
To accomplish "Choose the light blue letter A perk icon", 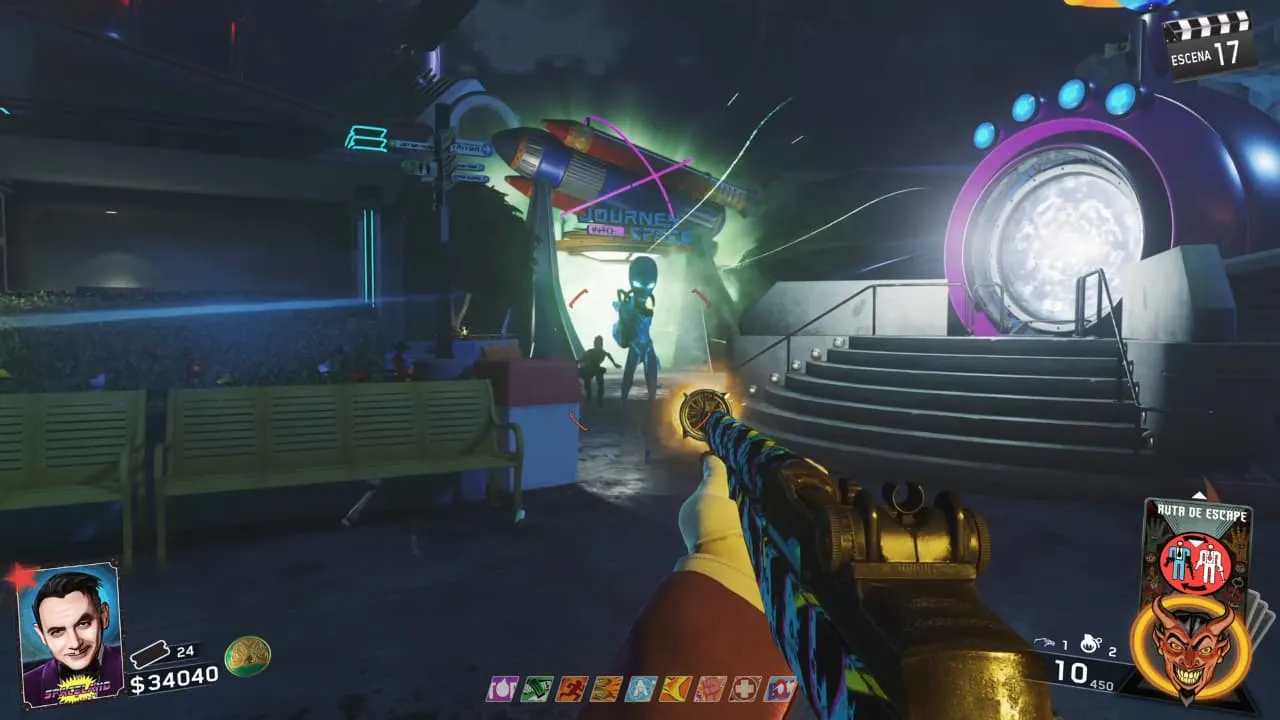I will point(641,688).
